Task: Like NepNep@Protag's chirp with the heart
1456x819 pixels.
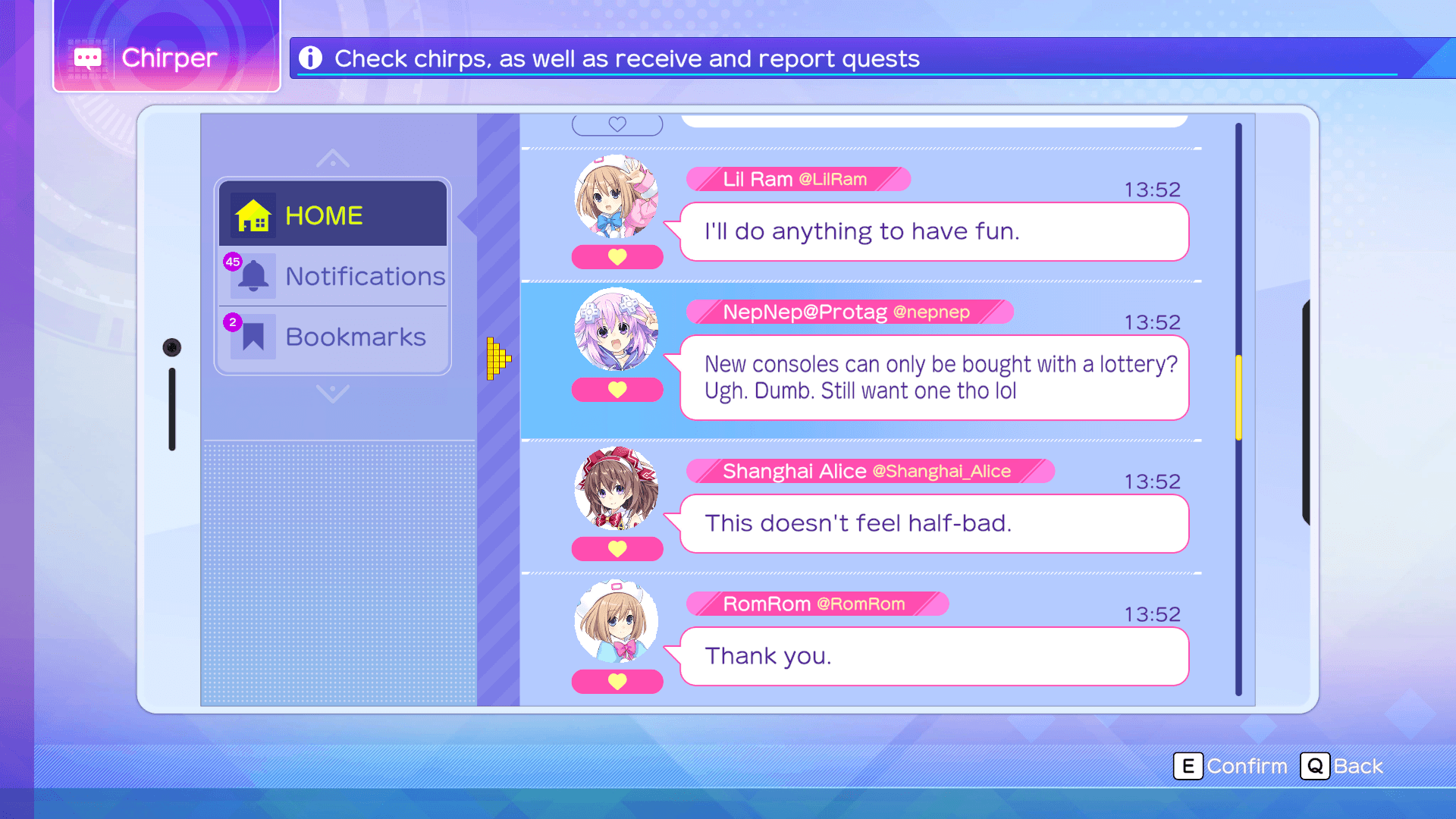Action: click(617, 390)
